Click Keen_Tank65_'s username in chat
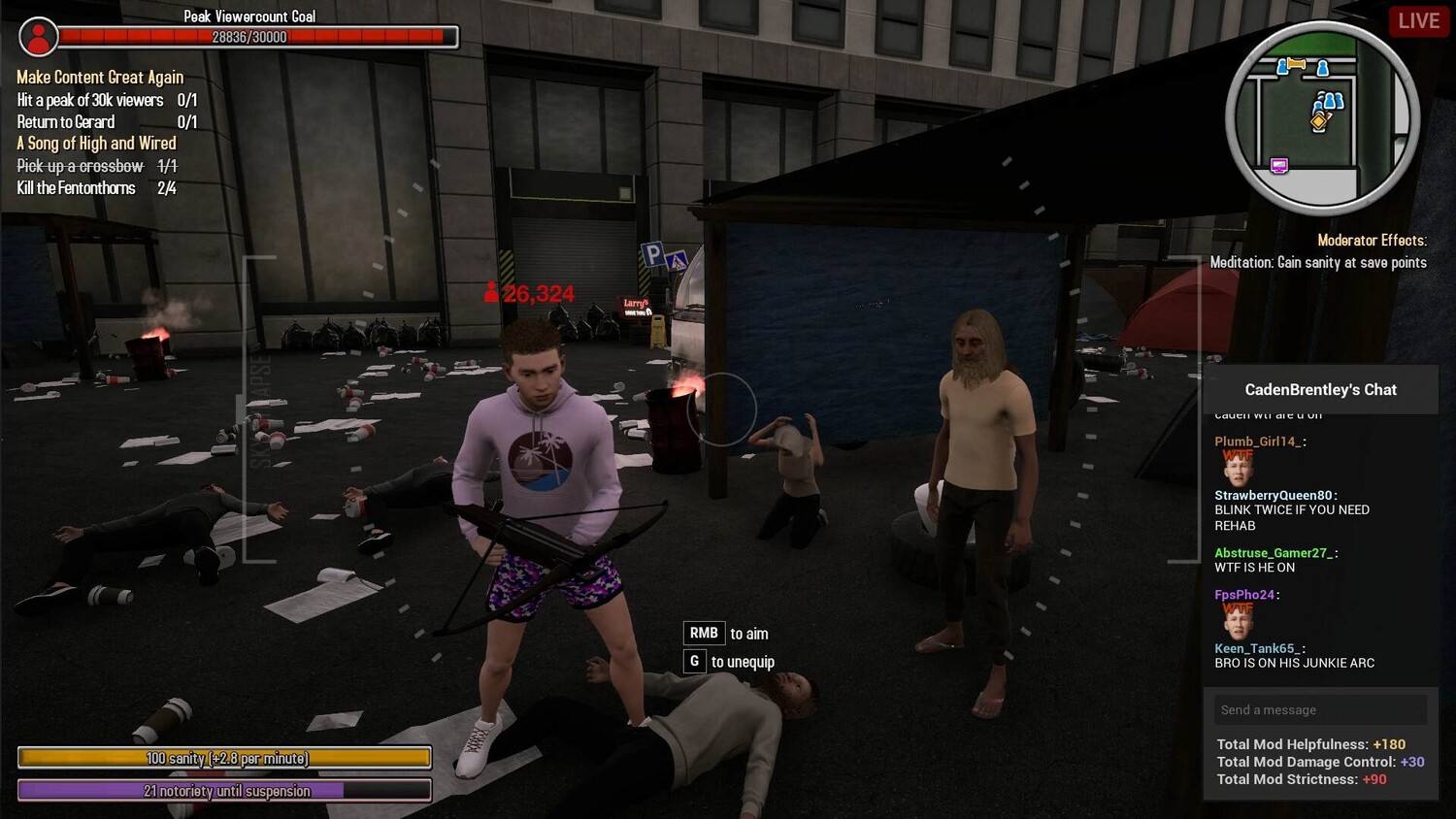This screenshot has width=1456, height=819. pos(1257,648)
